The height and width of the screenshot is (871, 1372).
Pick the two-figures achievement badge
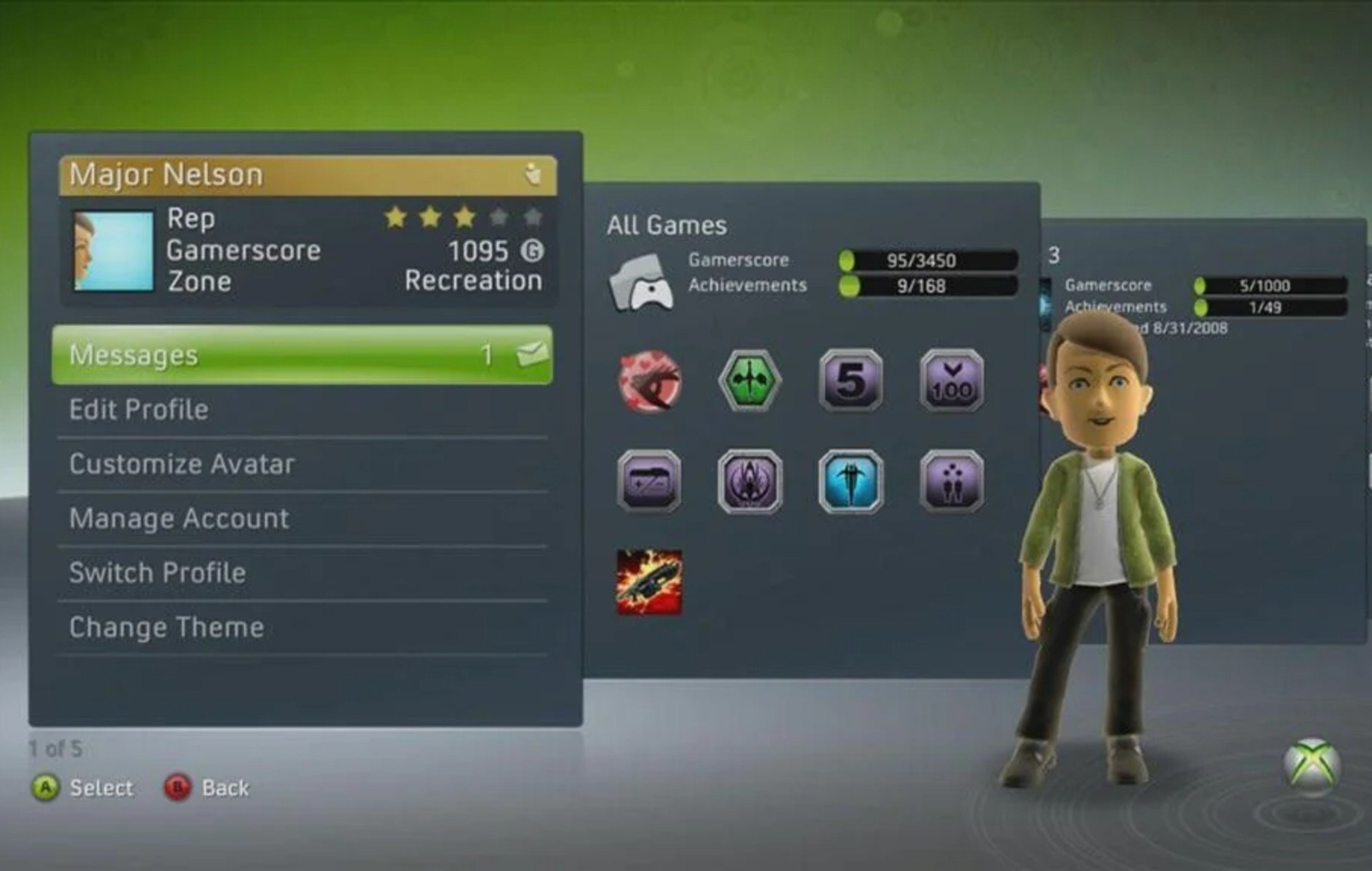point(951,481)
